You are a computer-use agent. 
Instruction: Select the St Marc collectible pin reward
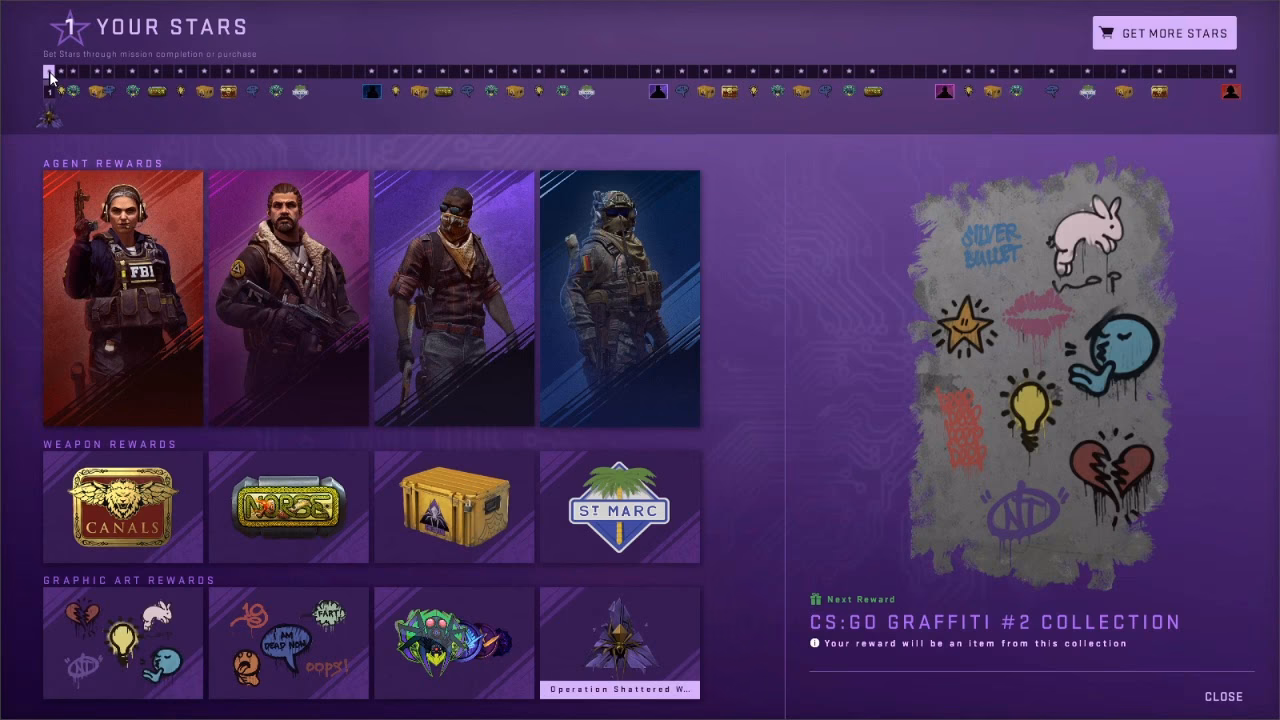[619, 507]
